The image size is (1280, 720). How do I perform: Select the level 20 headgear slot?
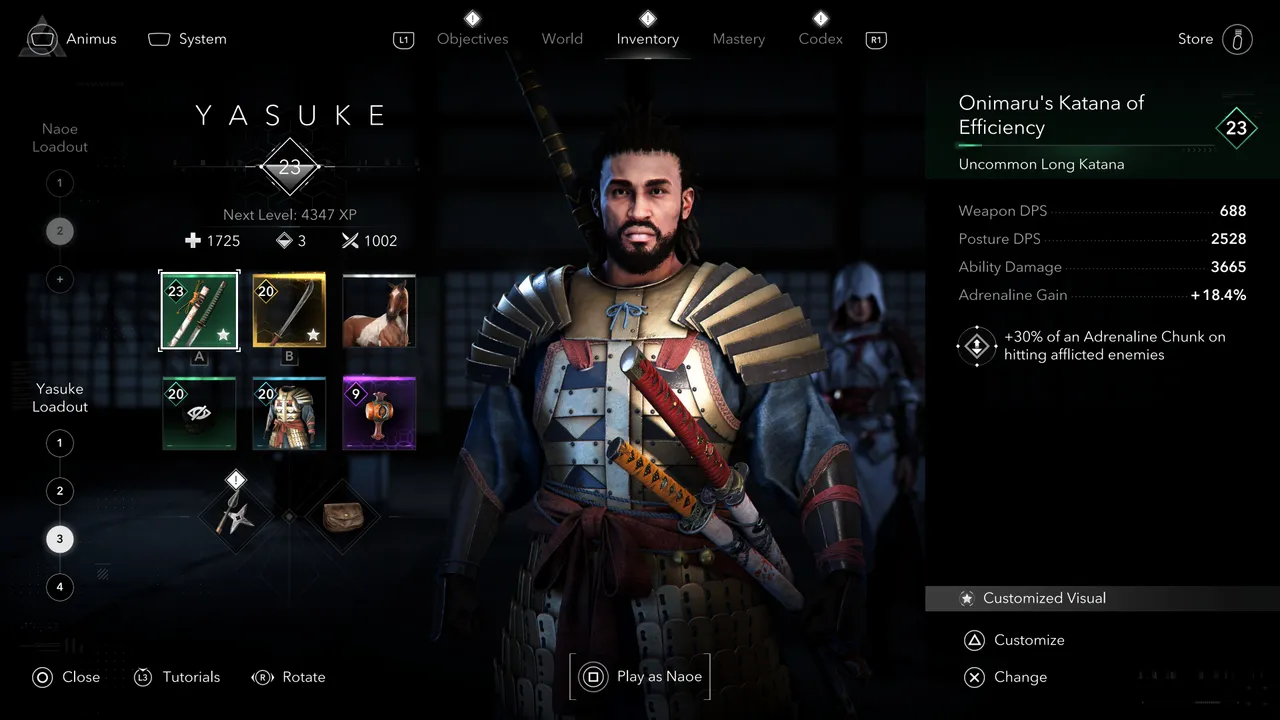click(199, 413)
